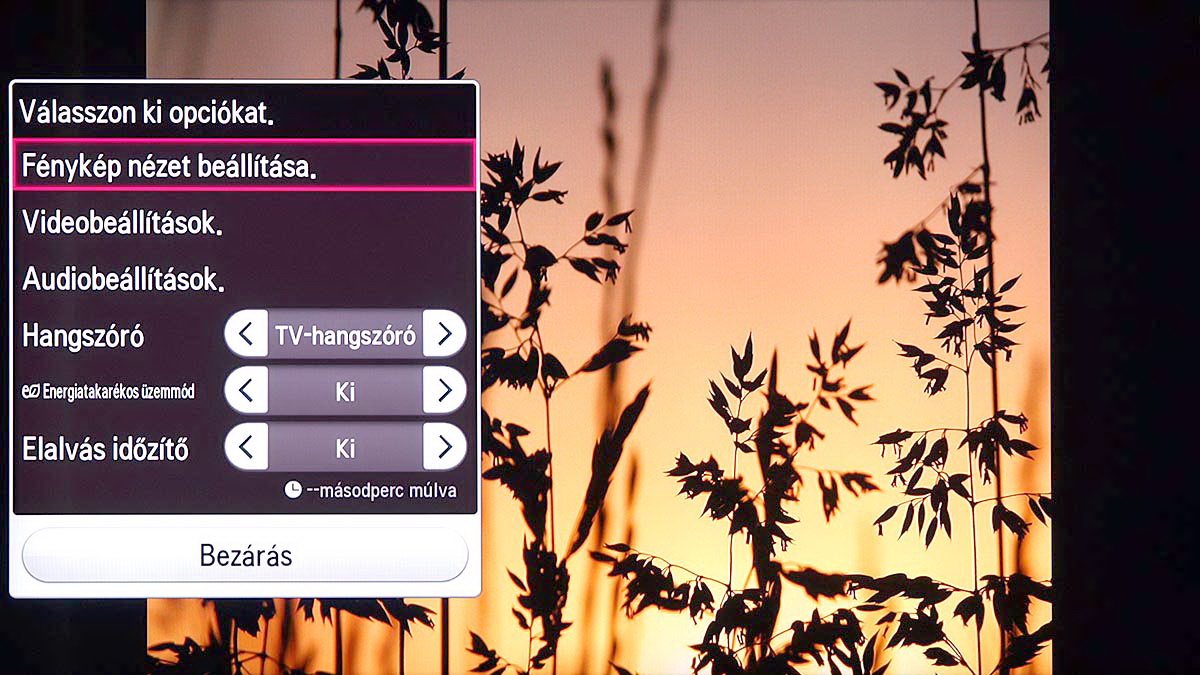The image size is (1200, 675).
Task: Decrease Energiatakarékos üzemmód with left arrow
Action: 246,390
